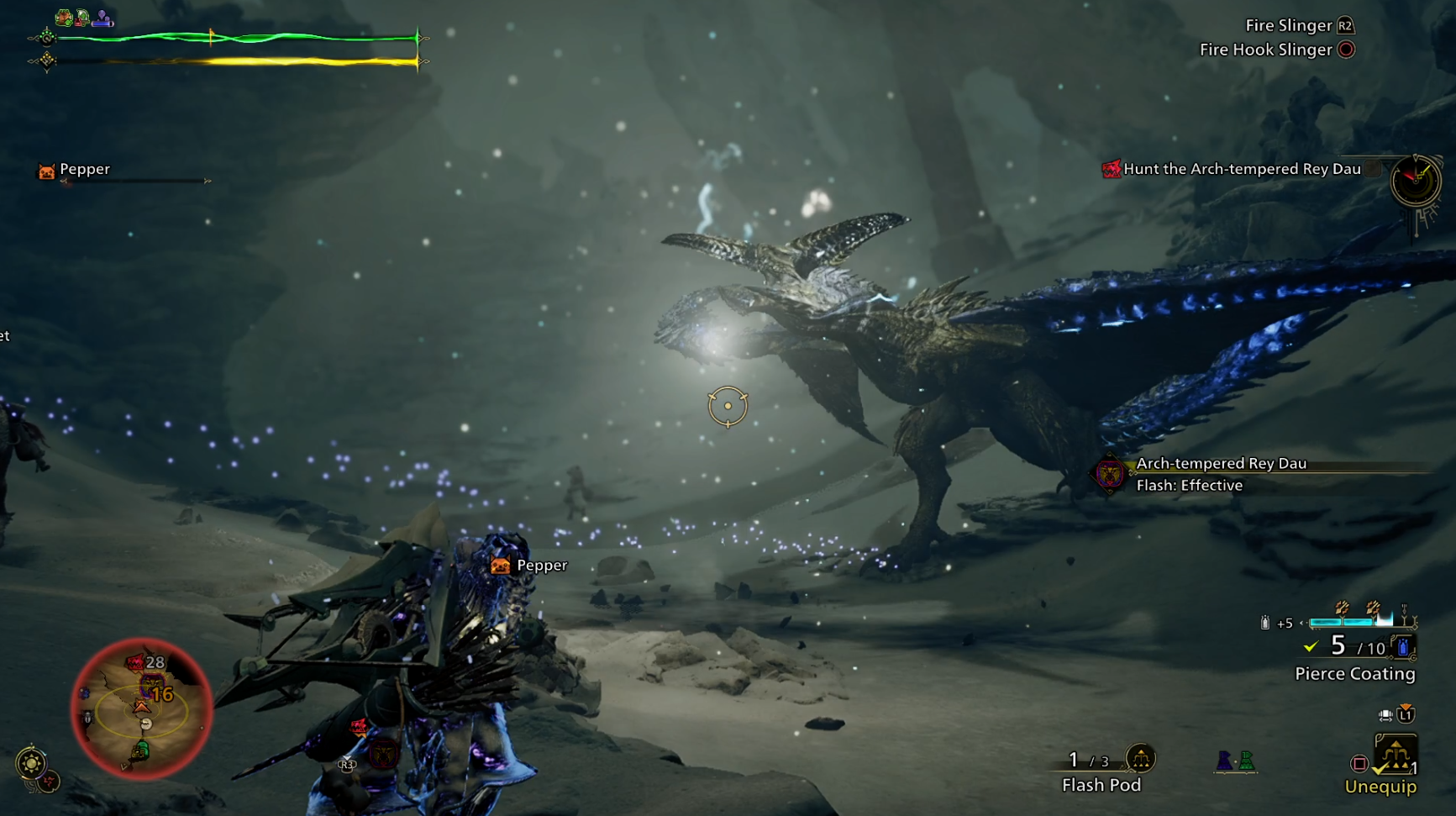Click the red monster marker numbered 28

pyautogui.click(x=136, y=663)
